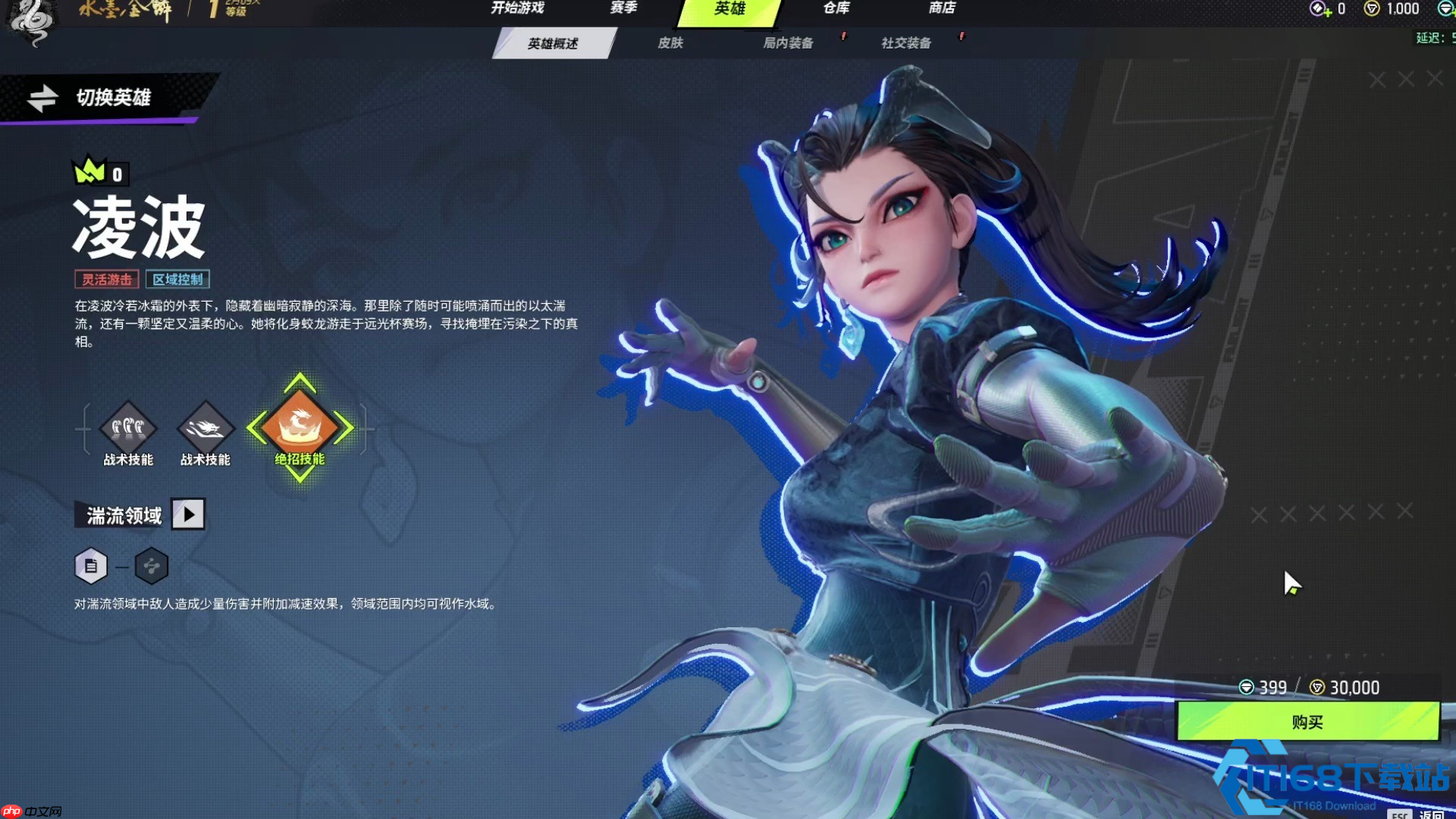Viewport: 1456px width, 819px height.
Task: Open the 局内装备 sub-tab
Action: point(788,43)
